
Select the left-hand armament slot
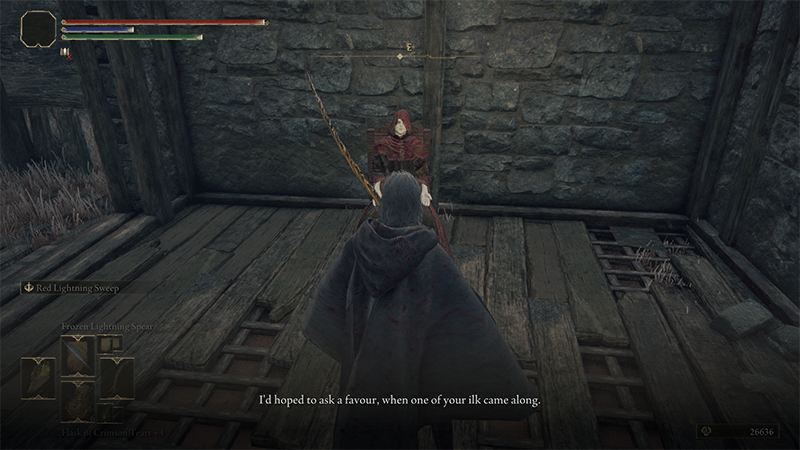tap(38, 376)
